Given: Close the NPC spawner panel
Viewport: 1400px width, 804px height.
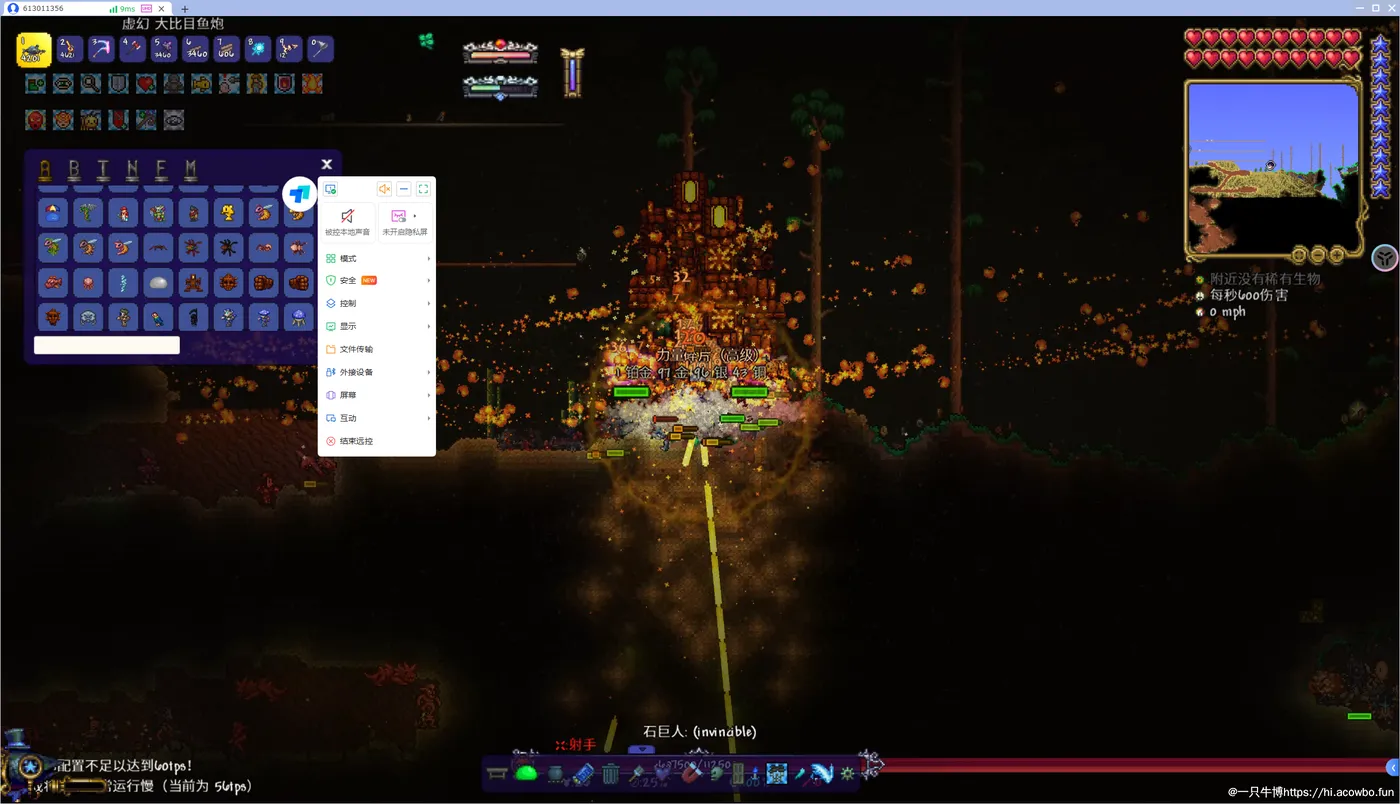Looking at the screenshot, I should (327, 165).
